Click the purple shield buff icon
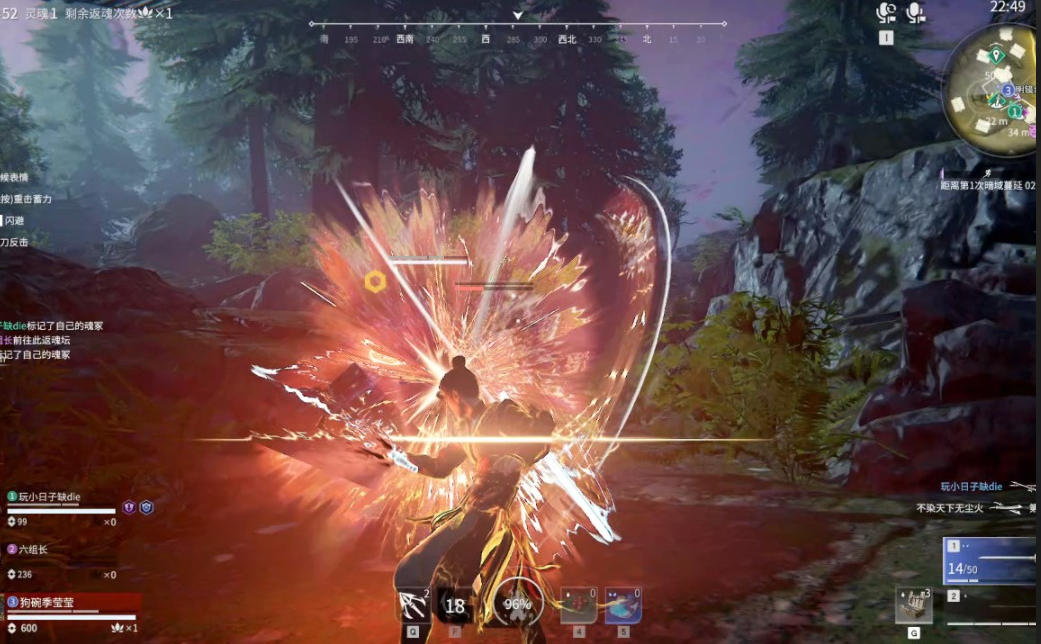1041x644 pixels. pyautogui.click(x=129, y=507)
